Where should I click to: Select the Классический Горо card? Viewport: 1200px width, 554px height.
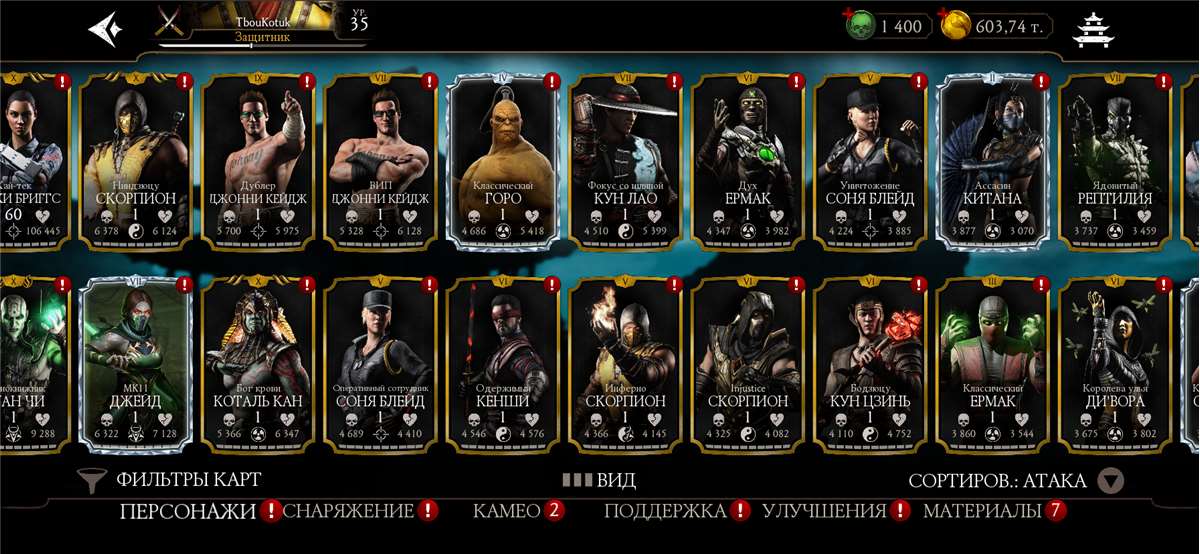[502, 160]
